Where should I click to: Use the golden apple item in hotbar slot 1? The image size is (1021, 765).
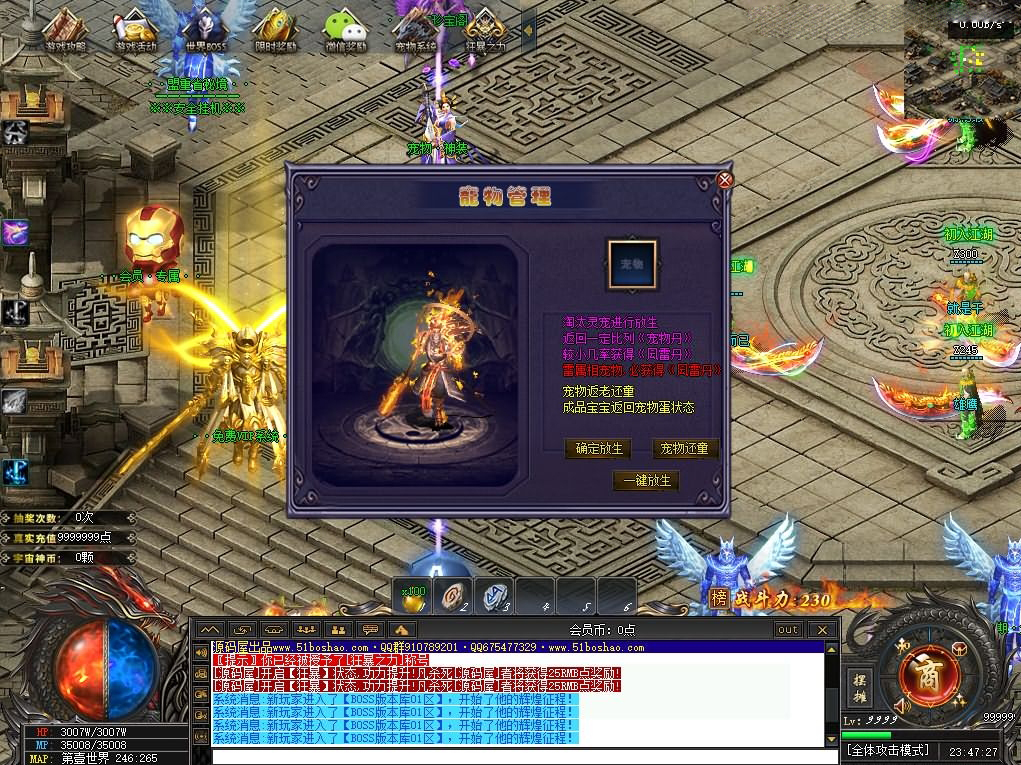click(x=413, y=595)
